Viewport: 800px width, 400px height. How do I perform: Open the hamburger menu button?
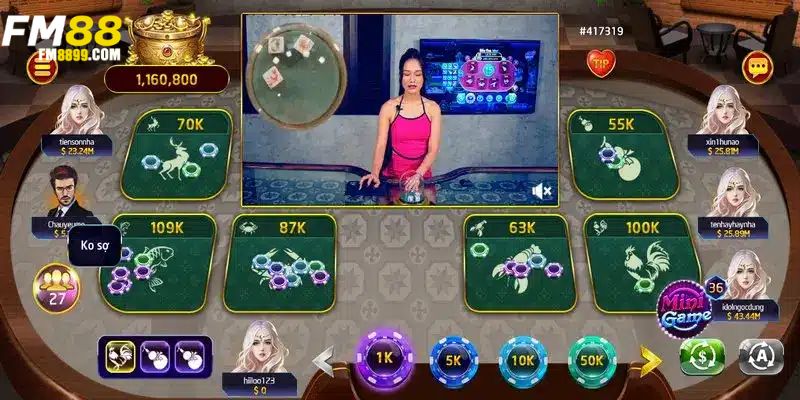[x=43, y=67]
